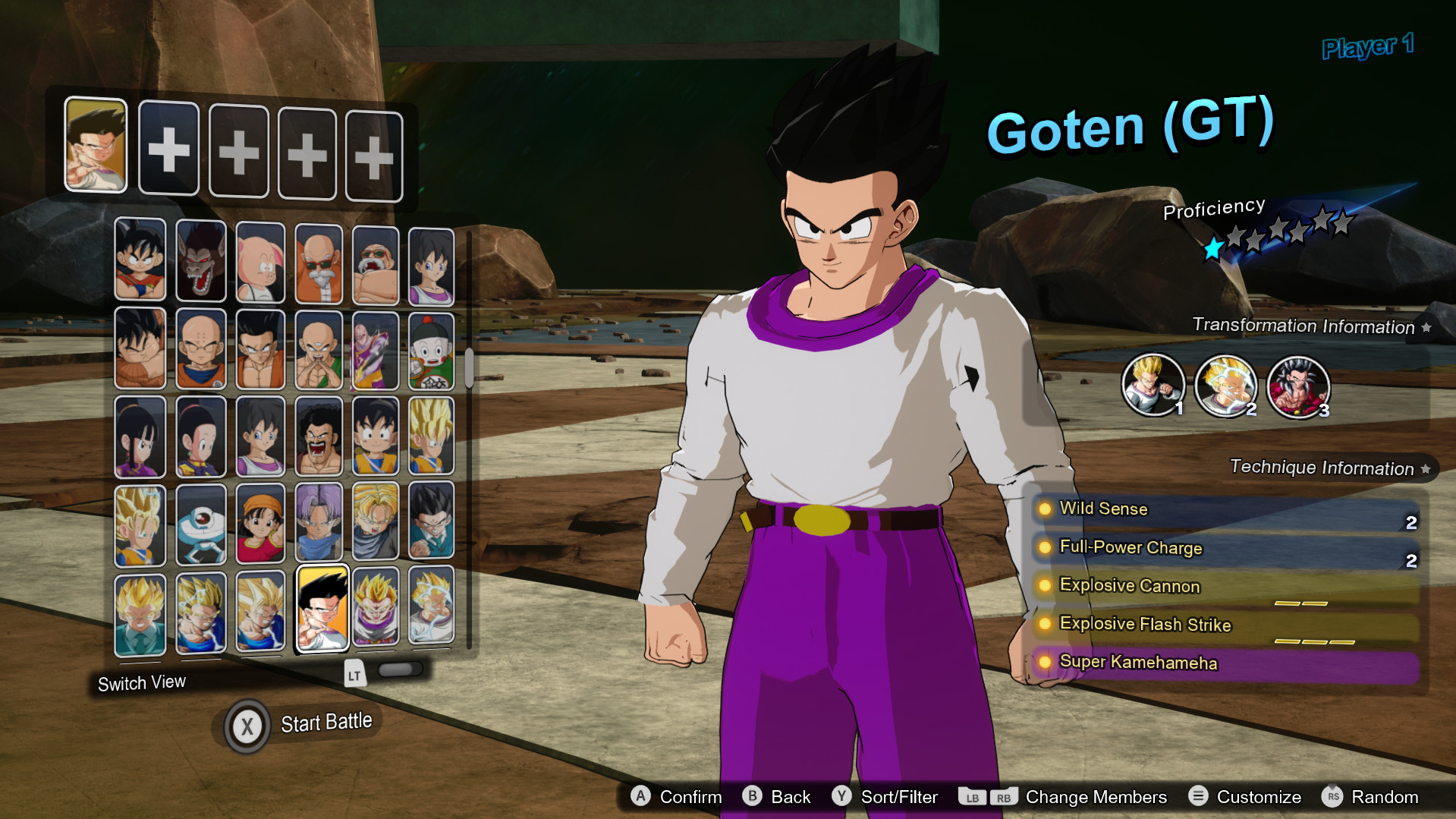1456x819 pixels.
Task: Select the Kid Goku character portrait
Action: (x=140, y=262)
